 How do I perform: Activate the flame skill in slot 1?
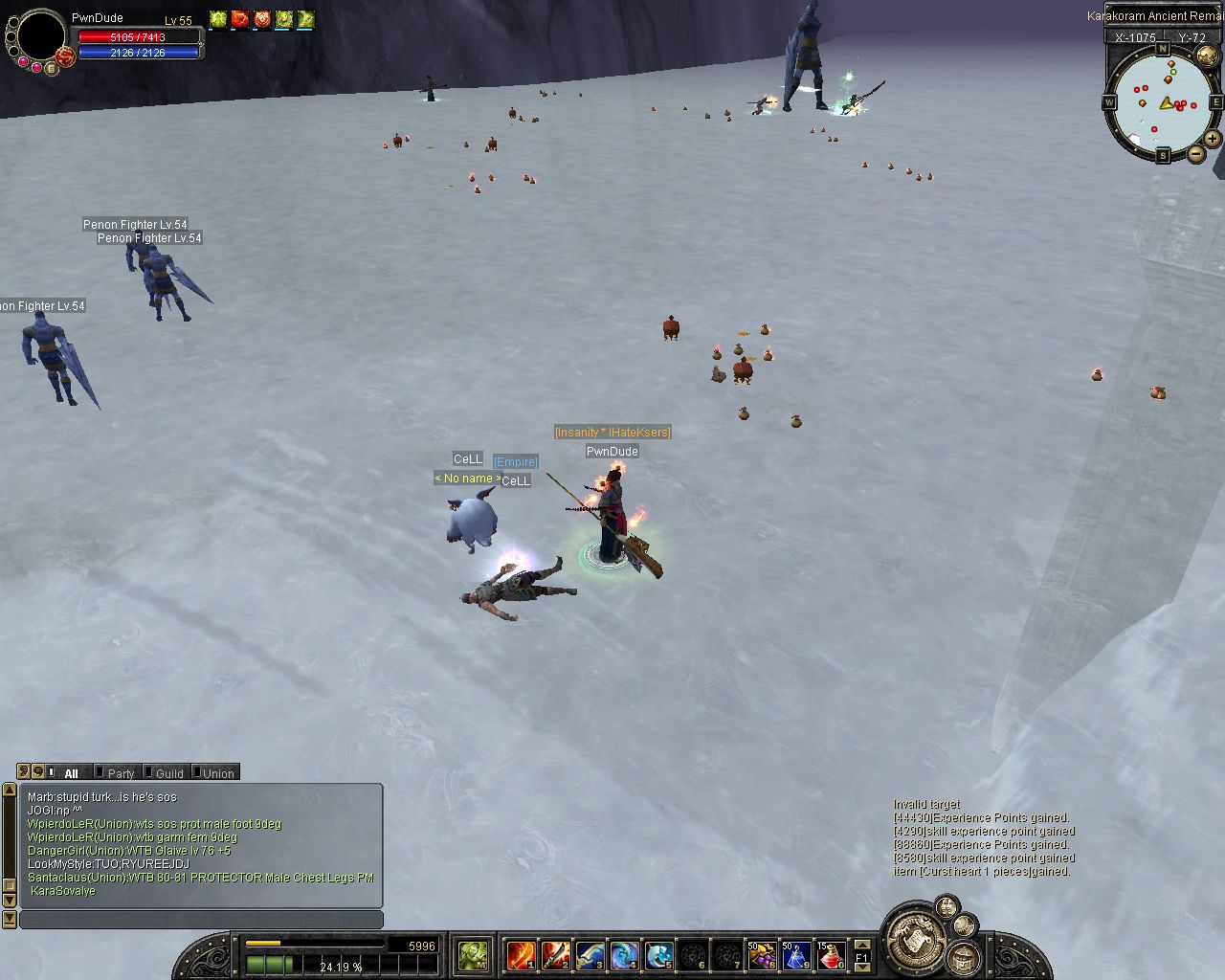pos(521,955)
